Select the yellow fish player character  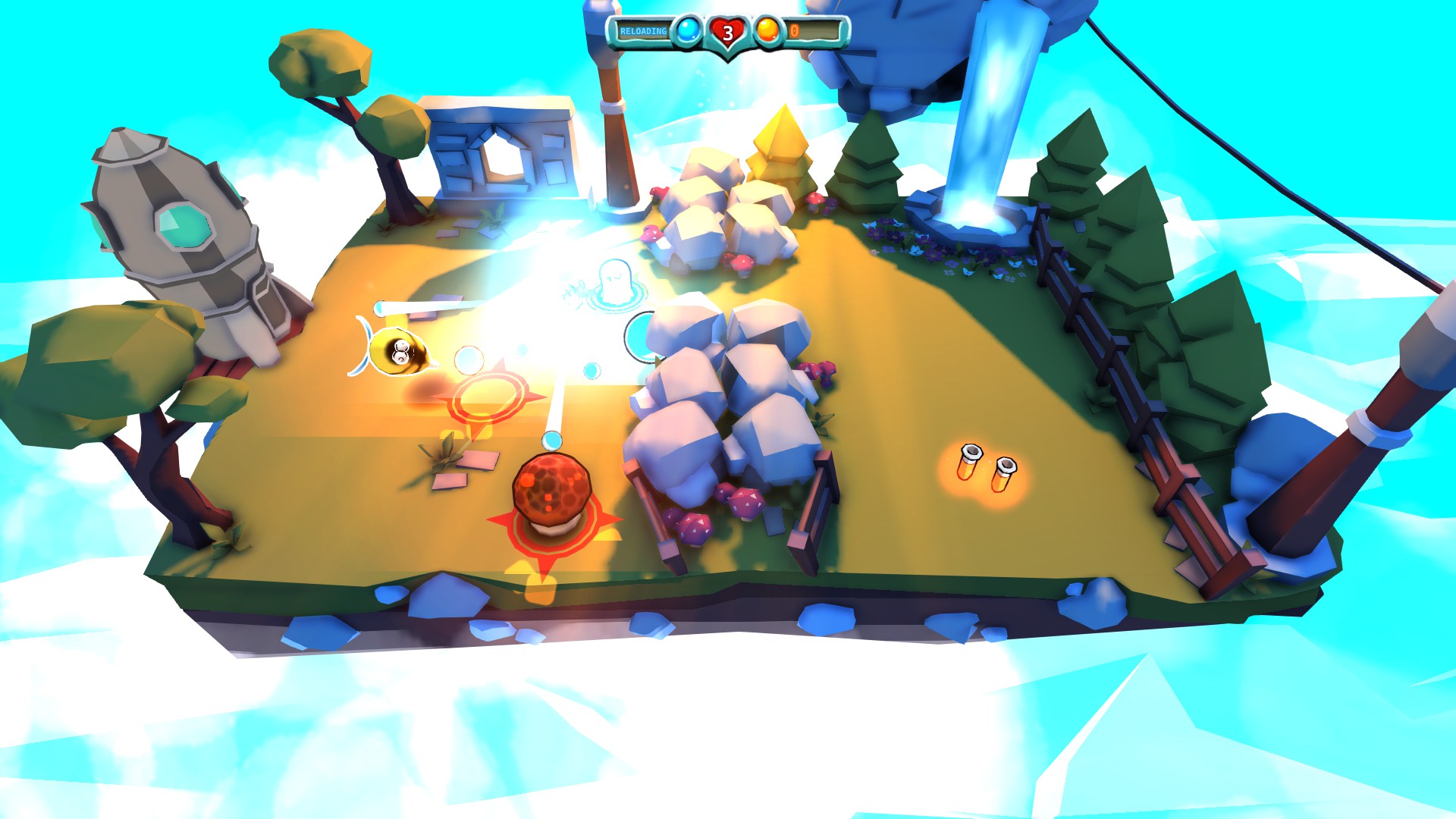(397, 350)
